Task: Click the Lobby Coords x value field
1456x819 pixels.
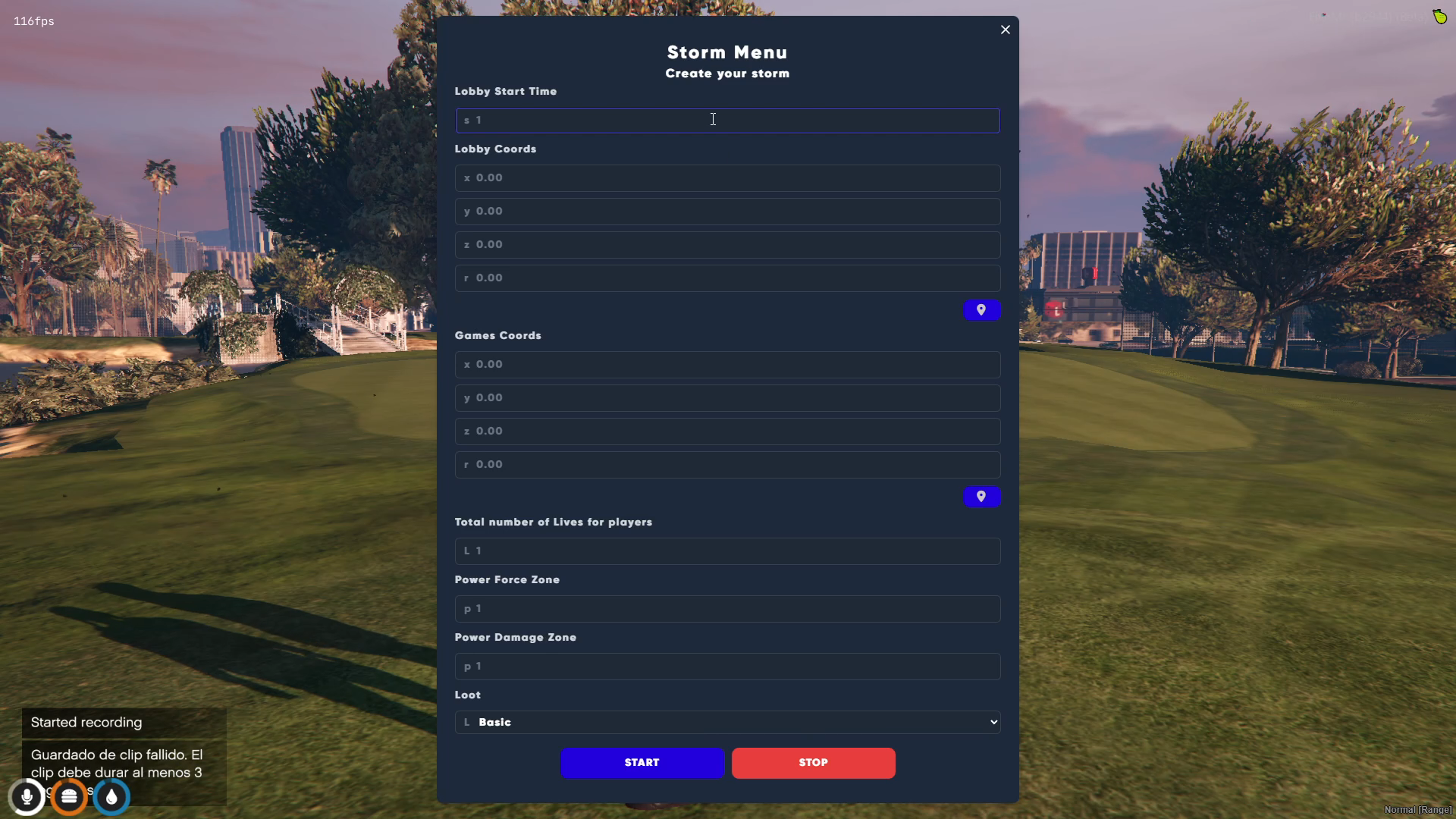Action: [726, 177]
